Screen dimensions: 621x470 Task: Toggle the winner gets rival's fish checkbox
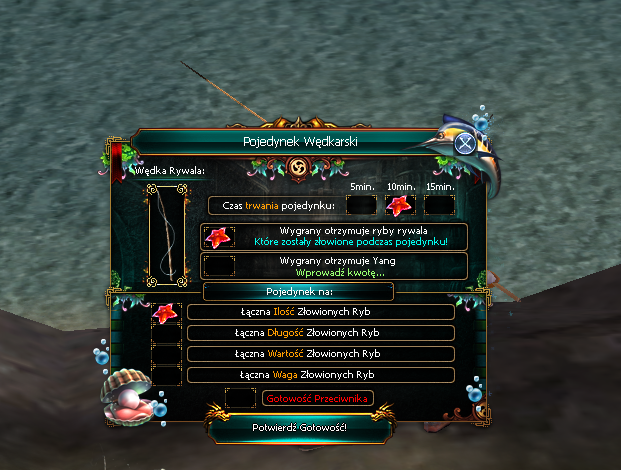[218, 237]
